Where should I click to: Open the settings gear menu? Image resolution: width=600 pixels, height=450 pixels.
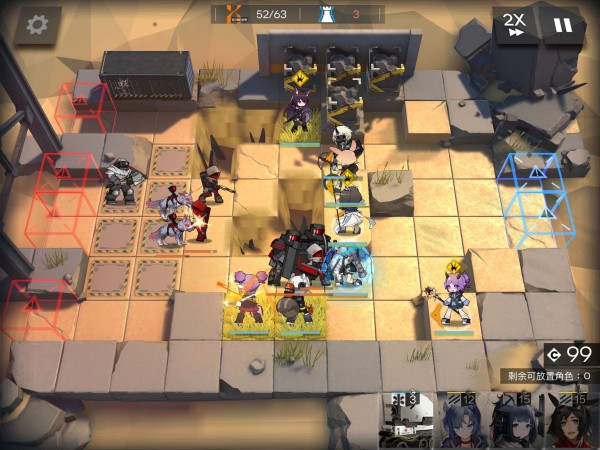point(37,23)
